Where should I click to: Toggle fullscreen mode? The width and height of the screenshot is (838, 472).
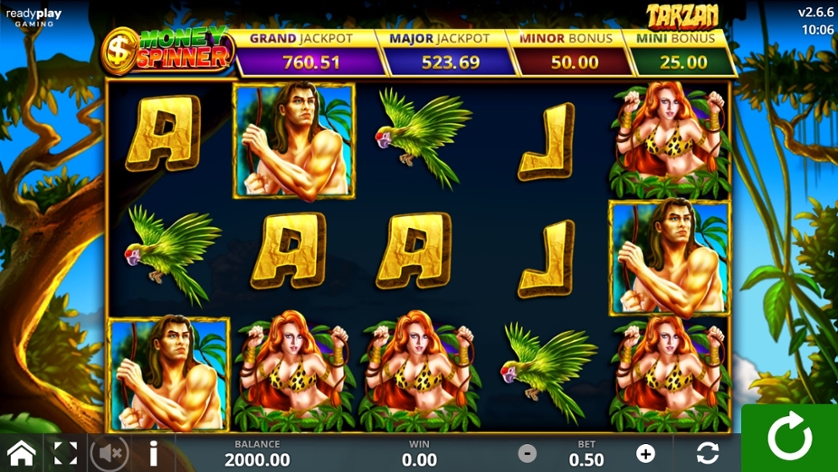pyautogui.click(x=65, y=453)
